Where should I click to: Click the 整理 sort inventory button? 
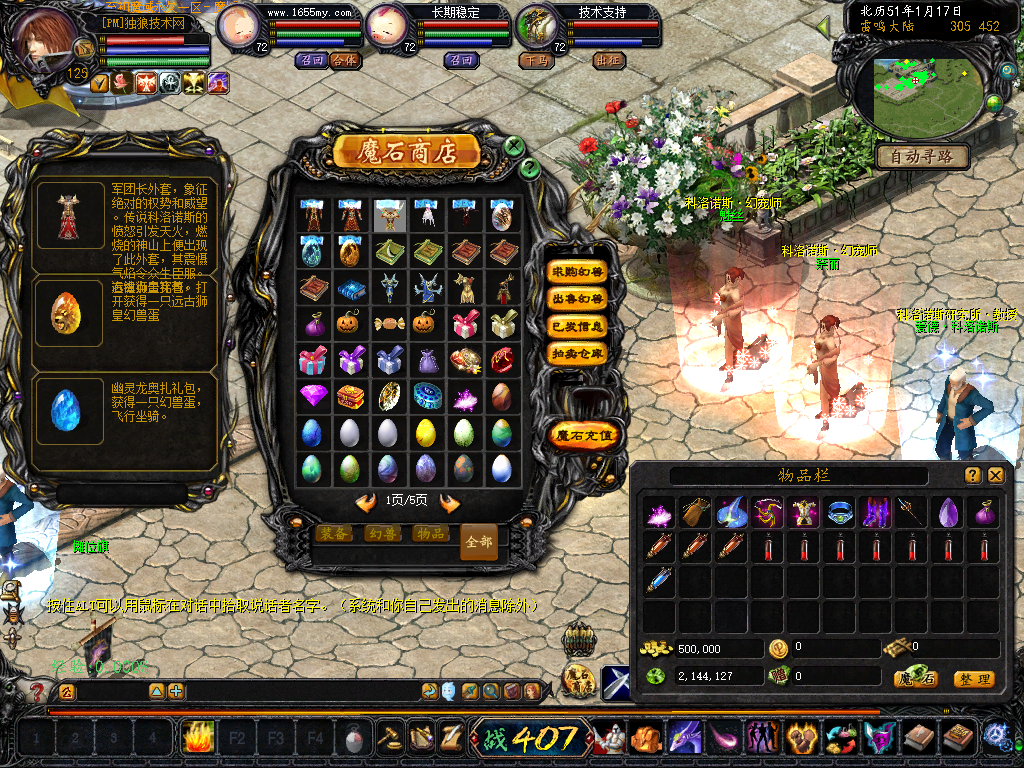pyautogui.click(x=973, y=679)
